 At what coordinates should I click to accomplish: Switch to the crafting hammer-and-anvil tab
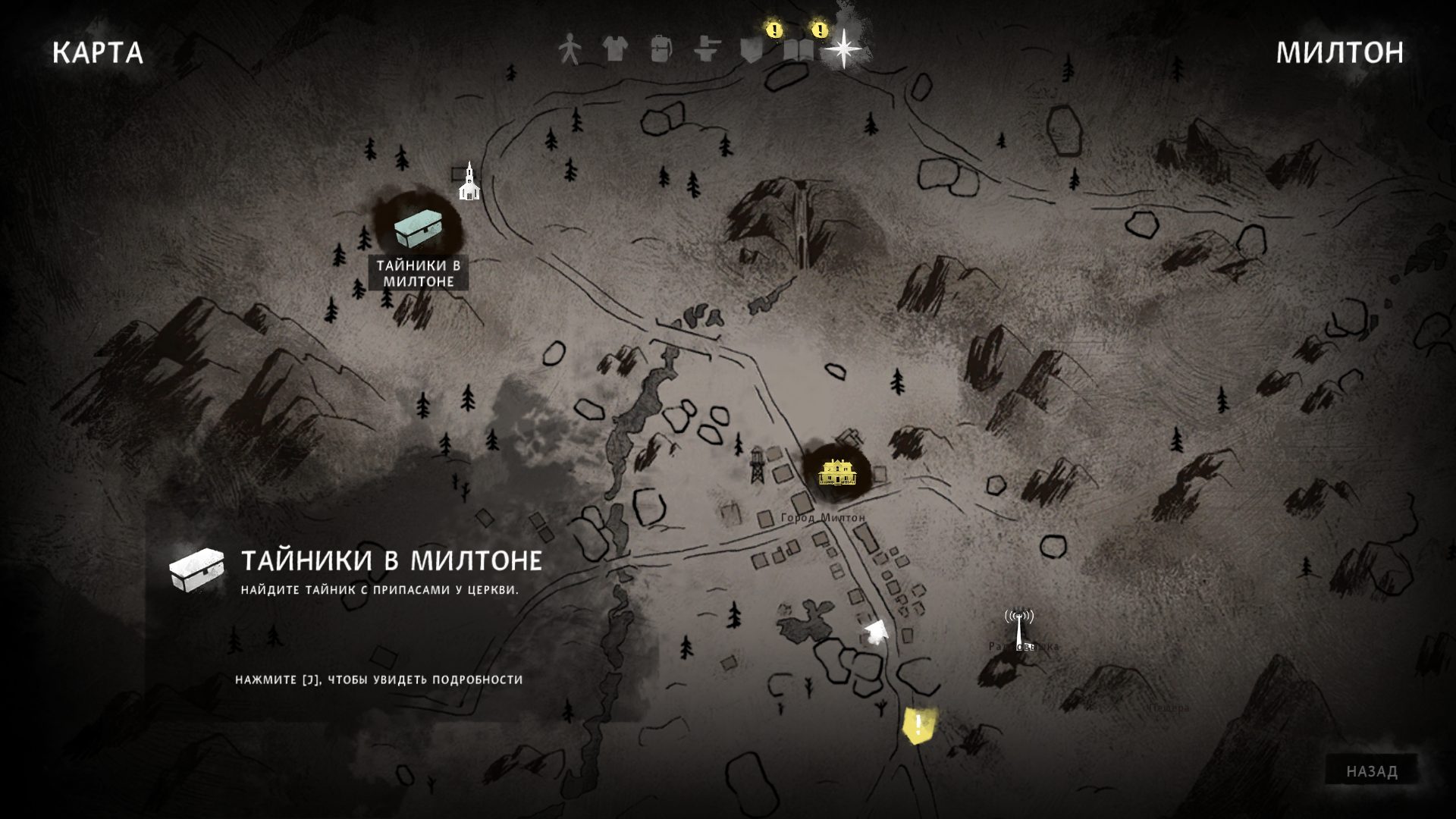pos(706,49)
